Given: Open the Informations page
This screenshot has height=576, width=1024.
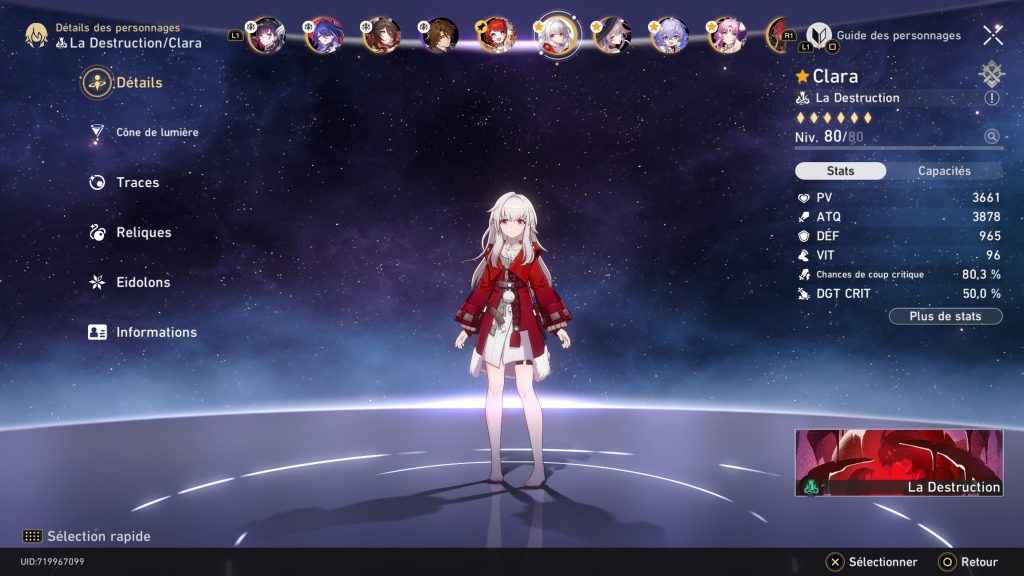Looking at the screenshot, I should 155,333.
